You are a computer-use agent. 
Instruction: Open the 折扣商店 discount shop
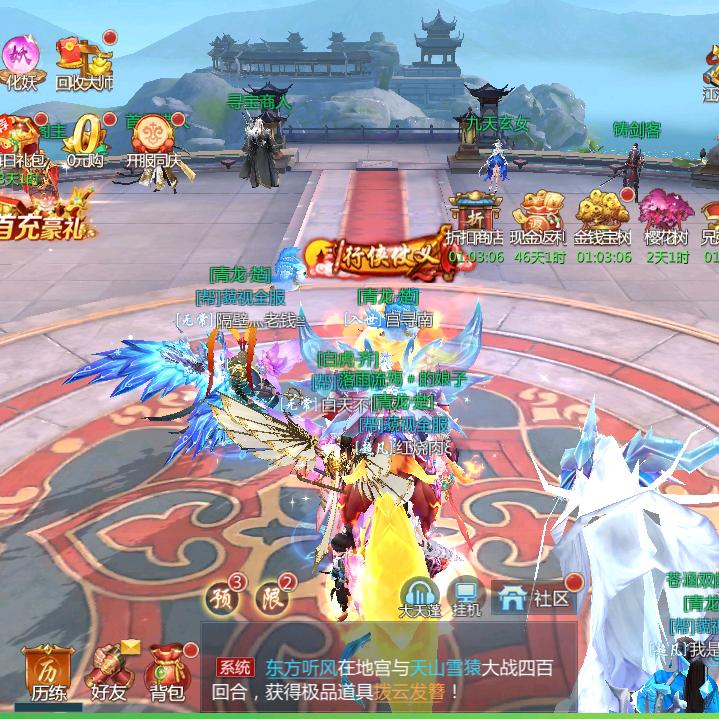coord(474,220)
